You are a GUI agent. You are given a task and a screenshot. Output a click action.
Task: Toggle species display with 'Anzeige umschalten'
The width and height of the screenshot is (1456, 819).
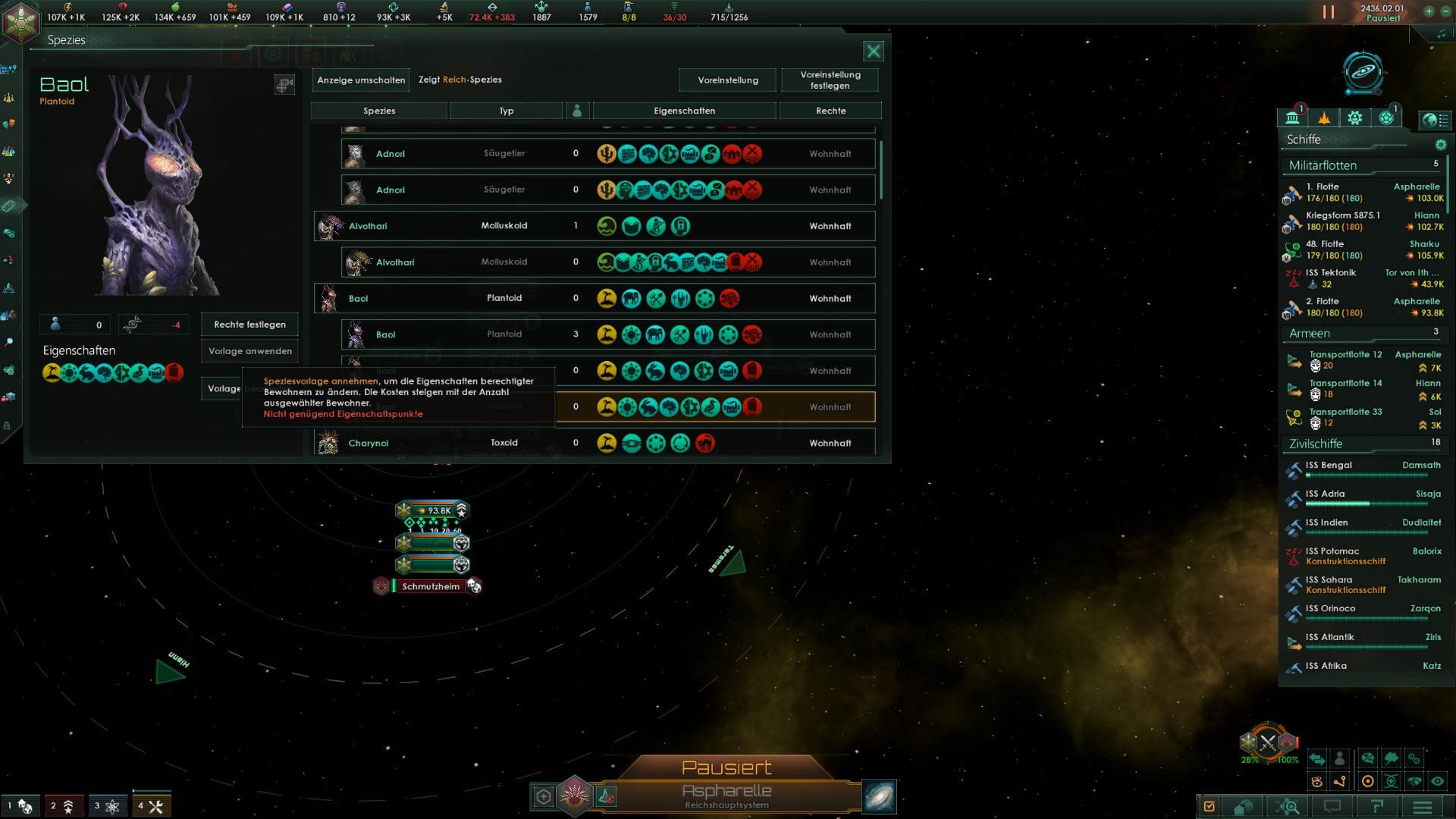360,80
